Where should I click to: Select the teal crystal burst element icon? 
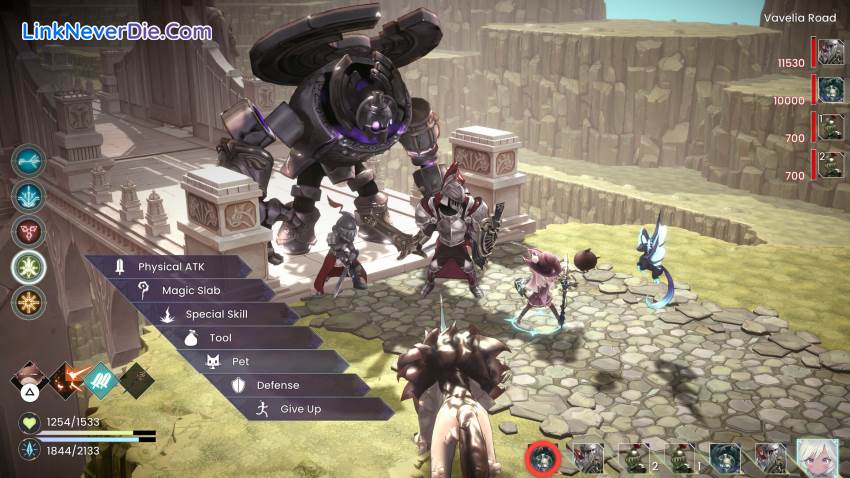[29, 196]
